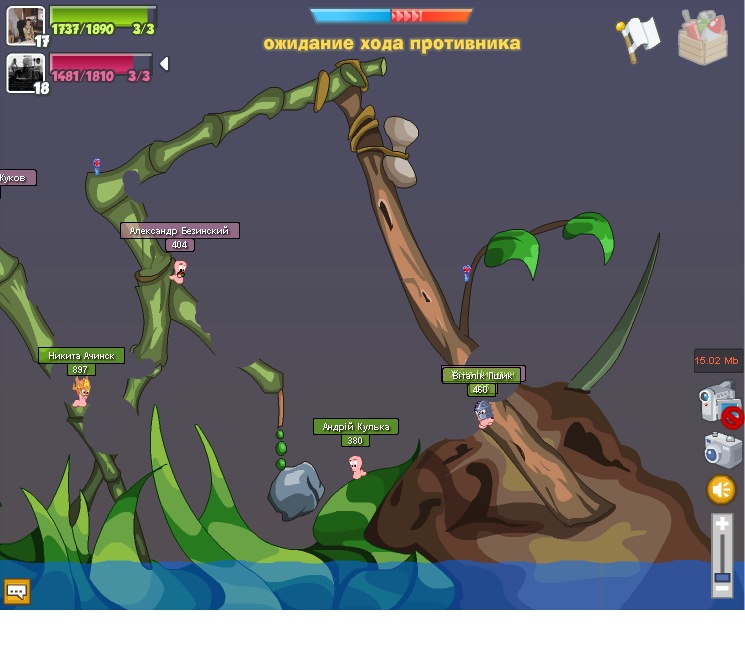Open the weapons crate inventory
The height and width of the screenshot is (650, 745).
(702, 38)
